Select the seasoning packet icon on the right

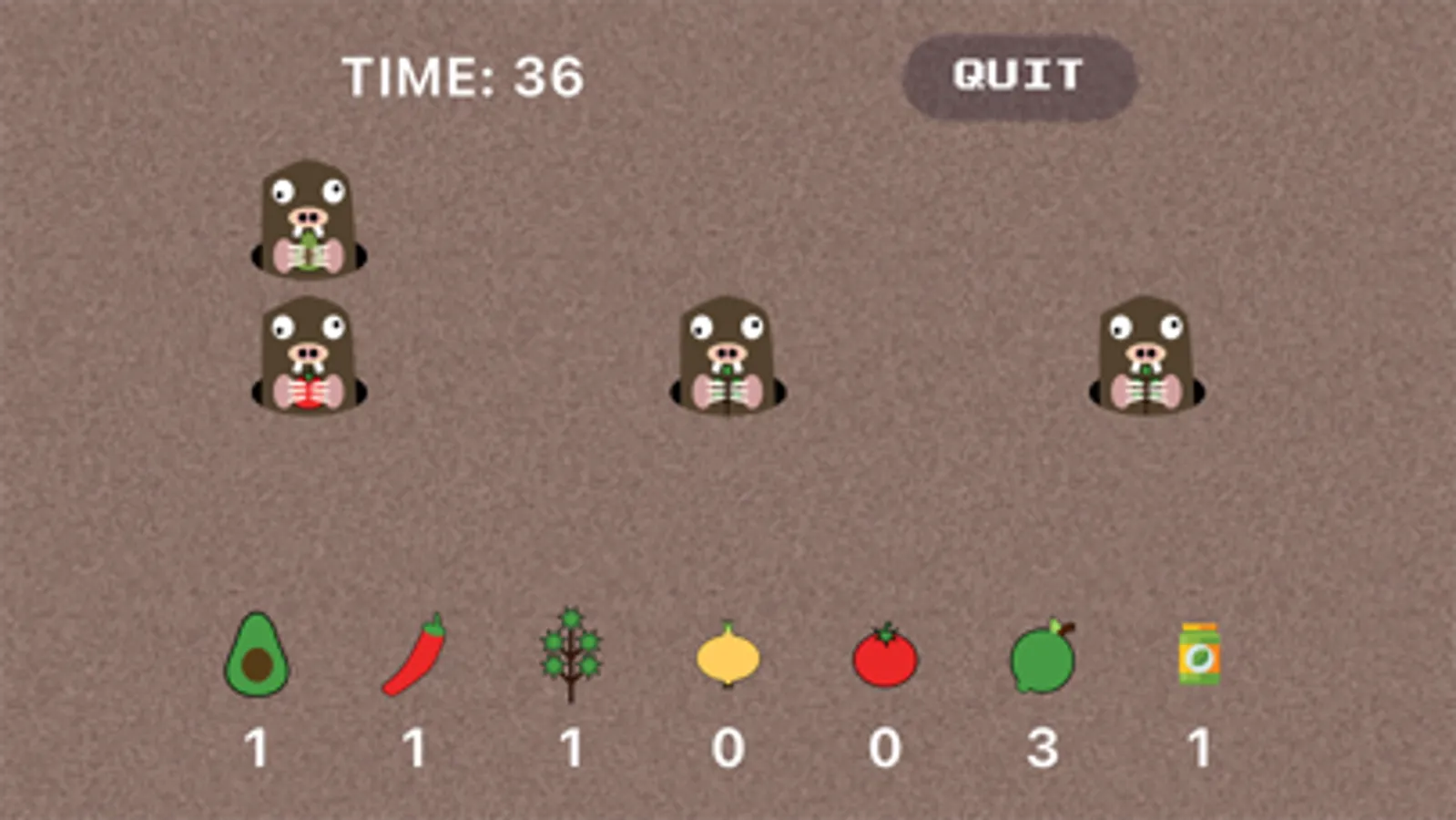[x=1197, y=654]
